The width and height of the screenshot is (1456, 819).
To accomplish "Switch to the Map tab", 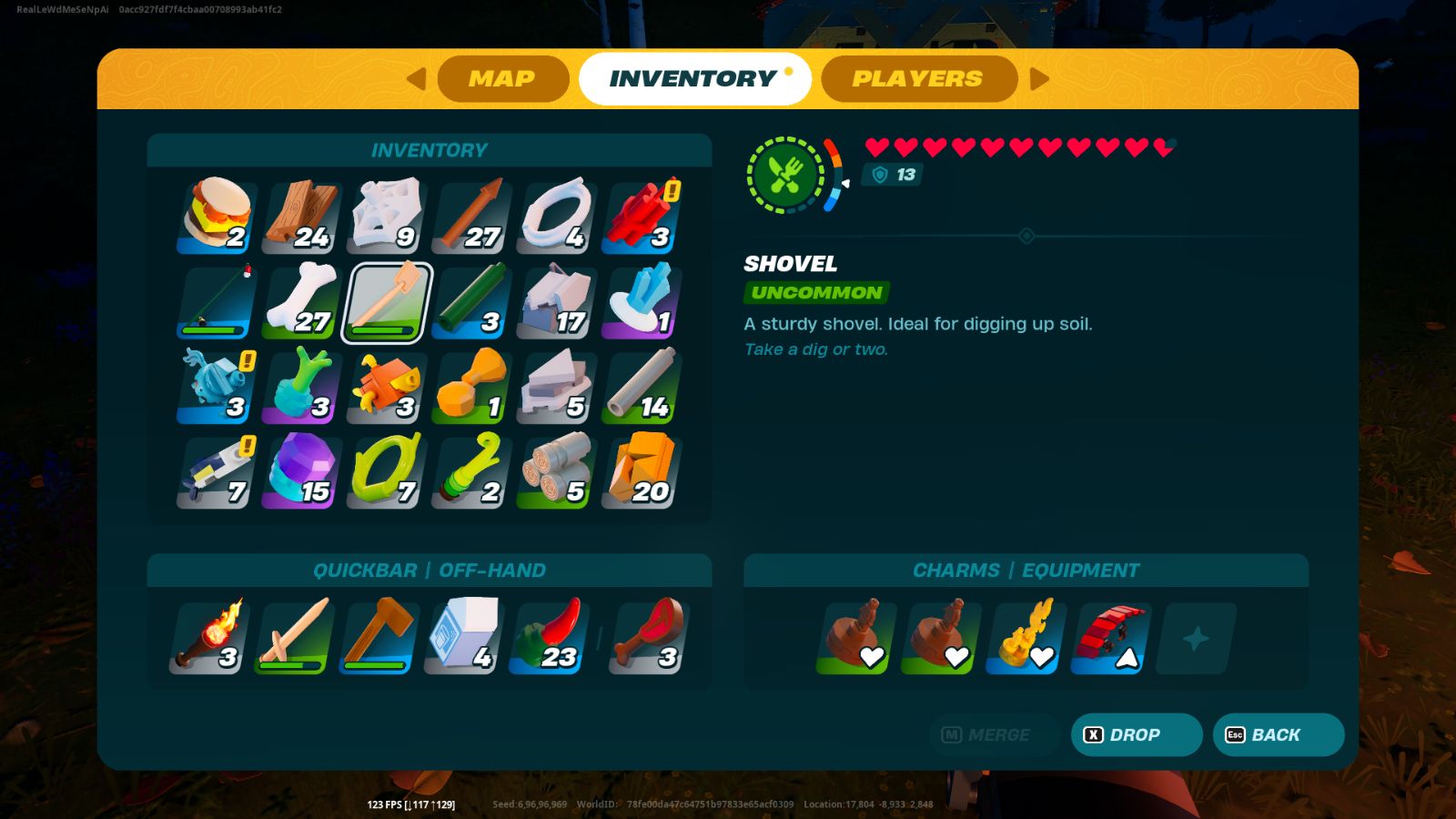I will tap(502, 79).
